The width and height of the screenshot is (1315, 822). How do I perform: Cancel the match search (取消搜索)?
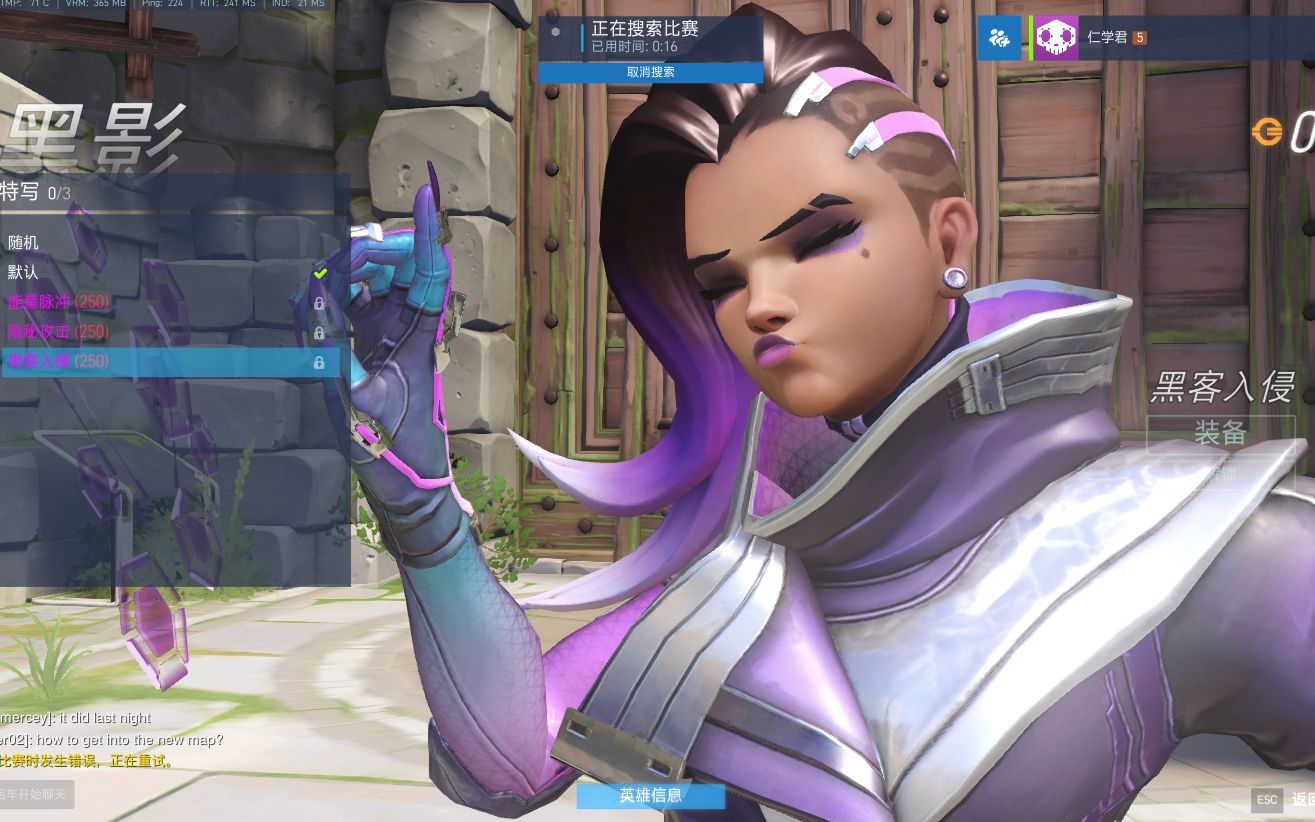click(650, 72)
